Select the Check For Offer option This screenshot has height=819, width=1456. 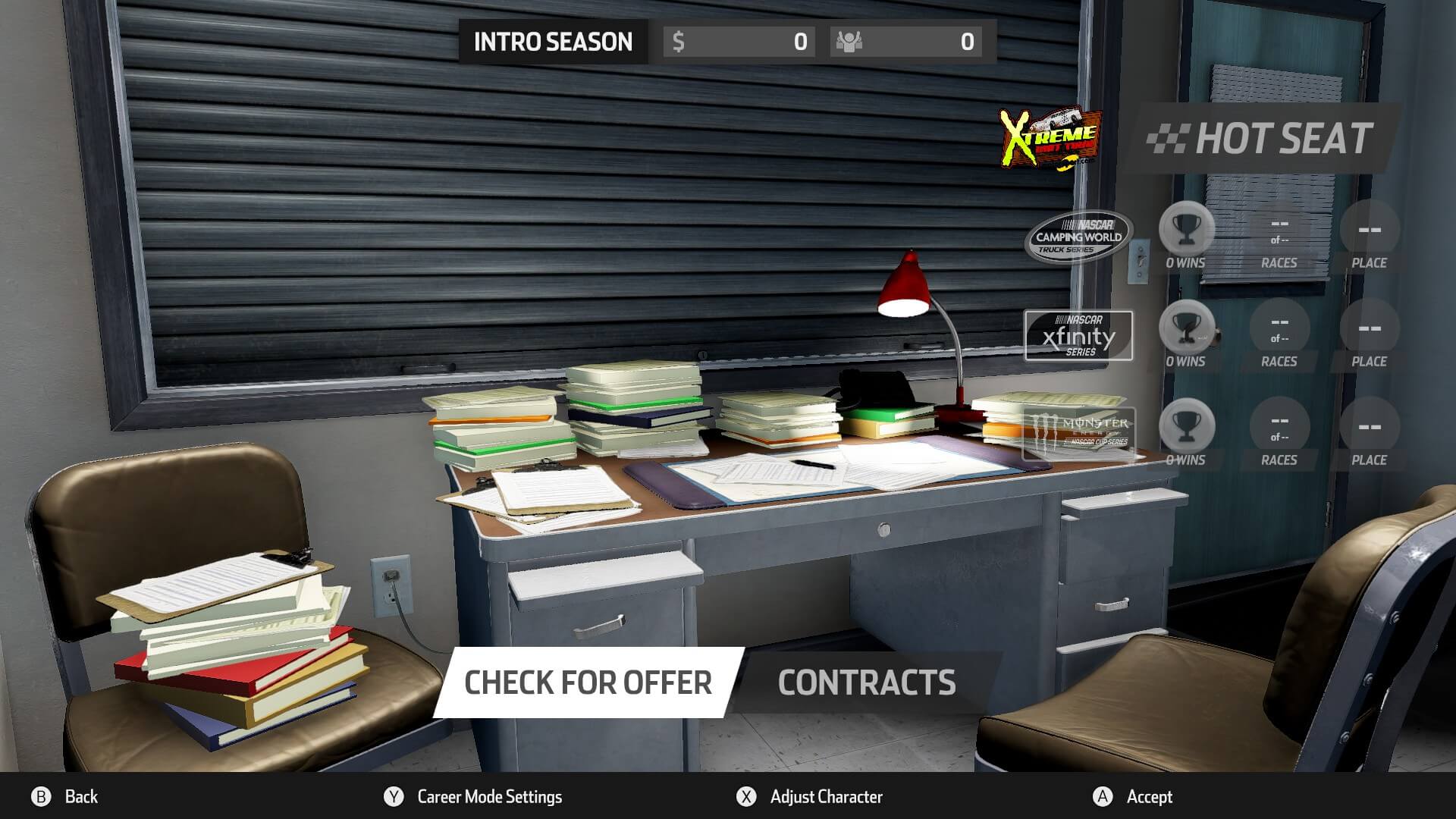[588, 682]
